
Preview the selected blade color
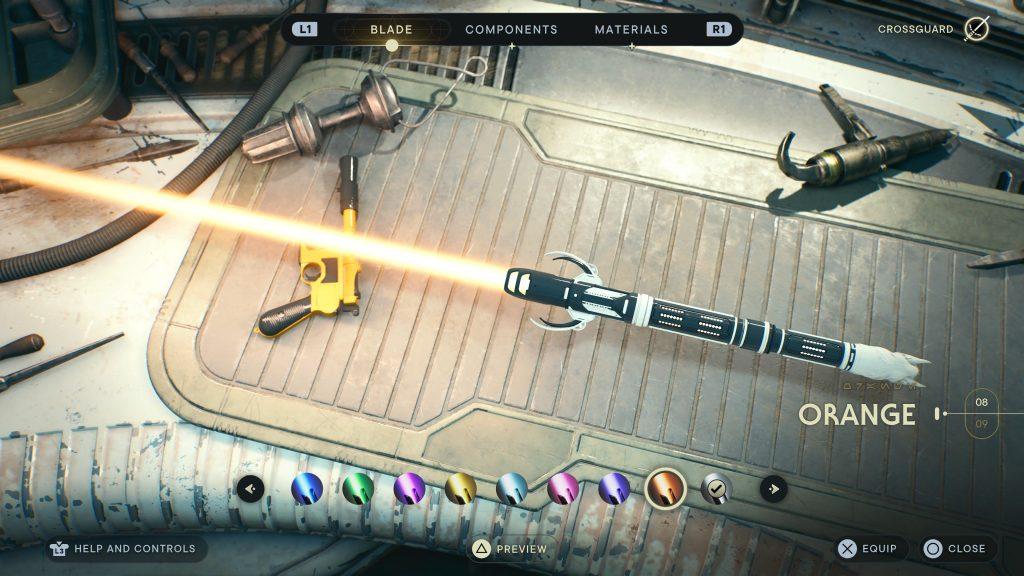pyautogui.click(x=511, y=549)
